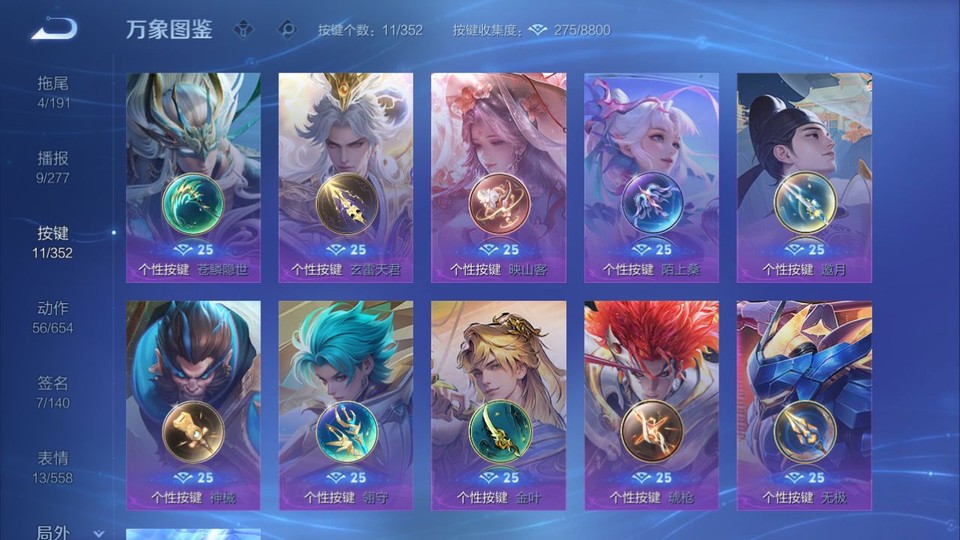Select the 按键 tab
Screen dimensions: 960x540
tap(54, 242)
